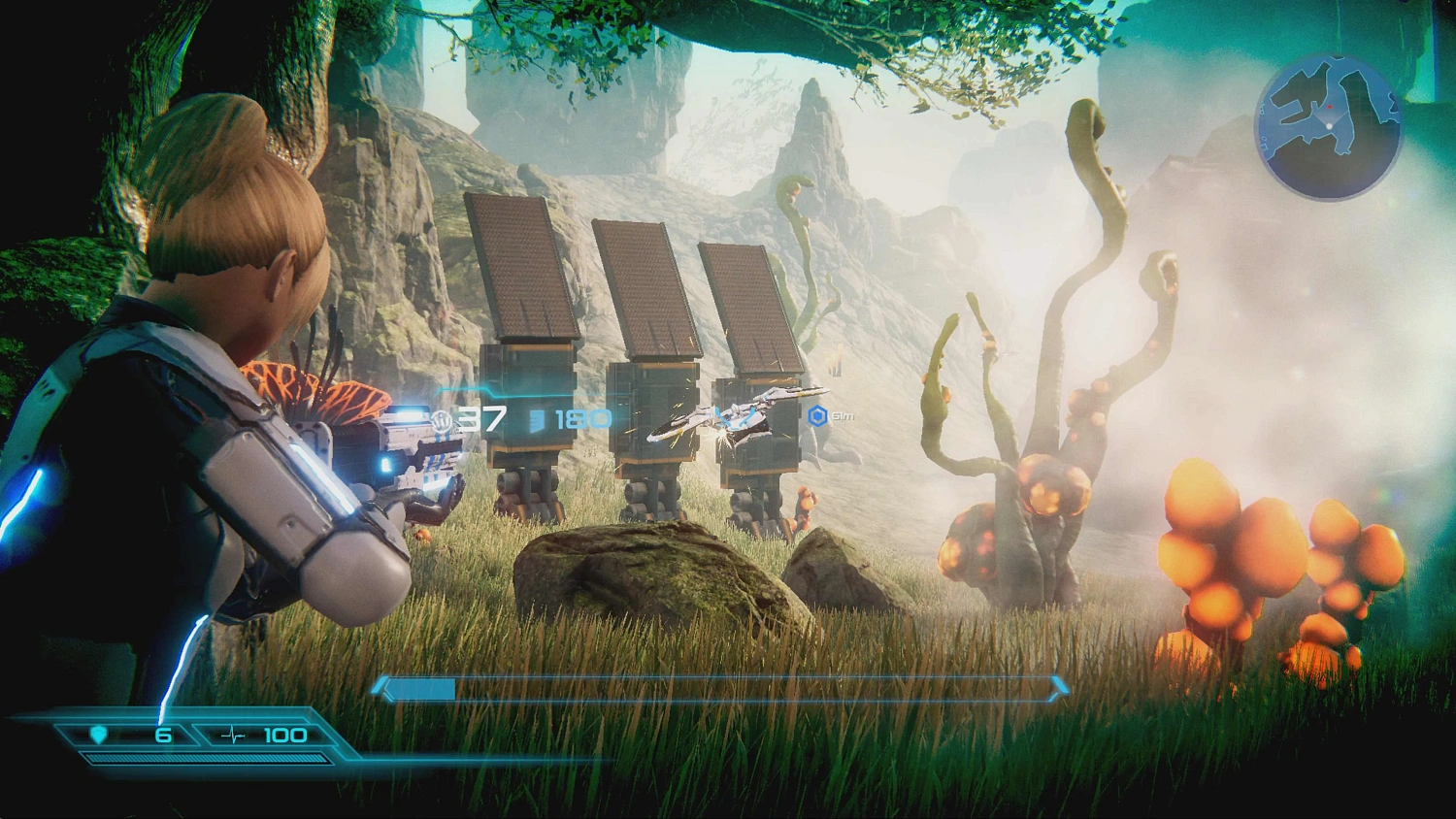Click the shield icon in the bottom-left HUD
The height and width of the screenshot is (819, 1456).
97,735
